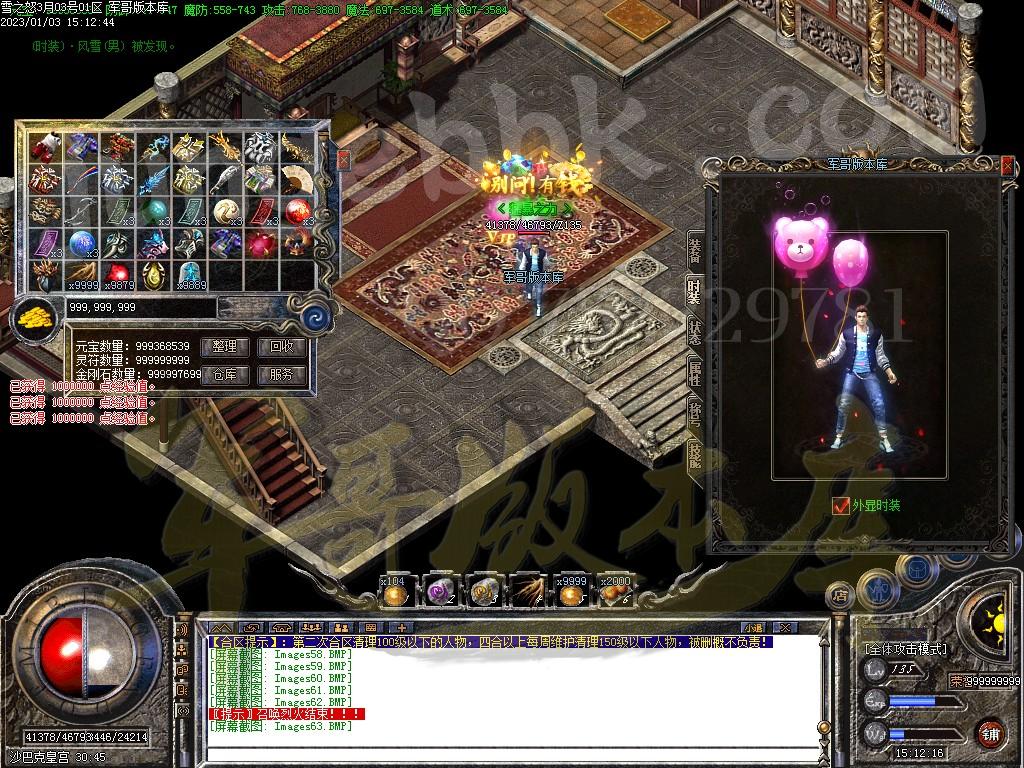Open the 属性 attributes tab
1024x768 pixels.
point(694,373)
